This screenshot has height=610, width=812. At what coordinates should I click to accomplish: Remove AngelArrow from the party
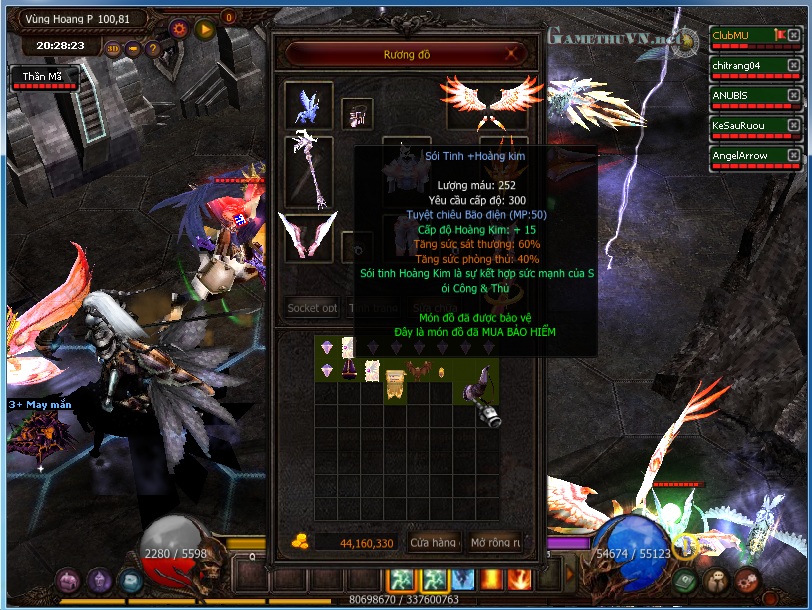(x=793, y=155)
